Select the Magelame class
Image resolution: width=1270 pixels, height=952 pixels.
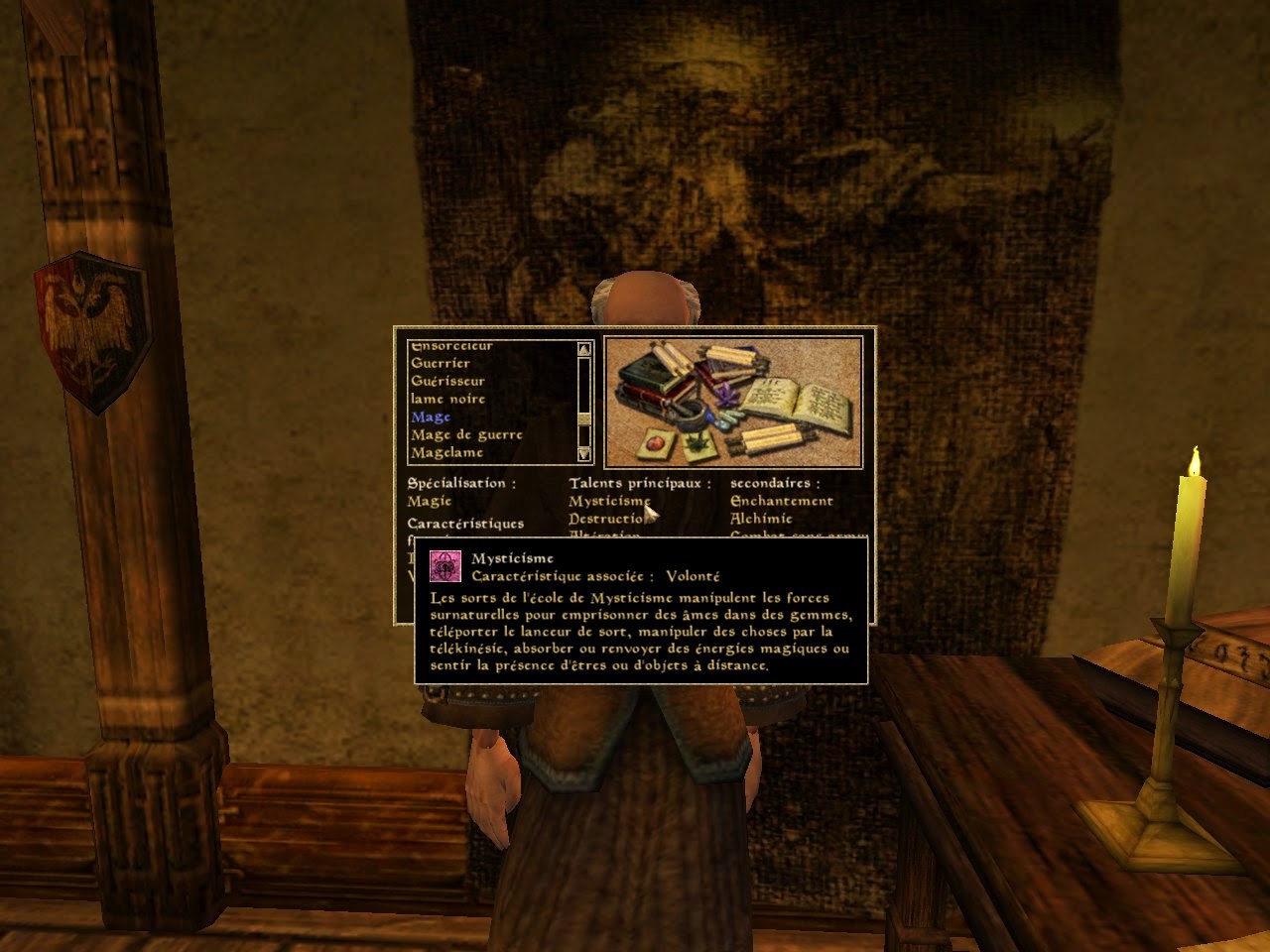click(444, 452)
